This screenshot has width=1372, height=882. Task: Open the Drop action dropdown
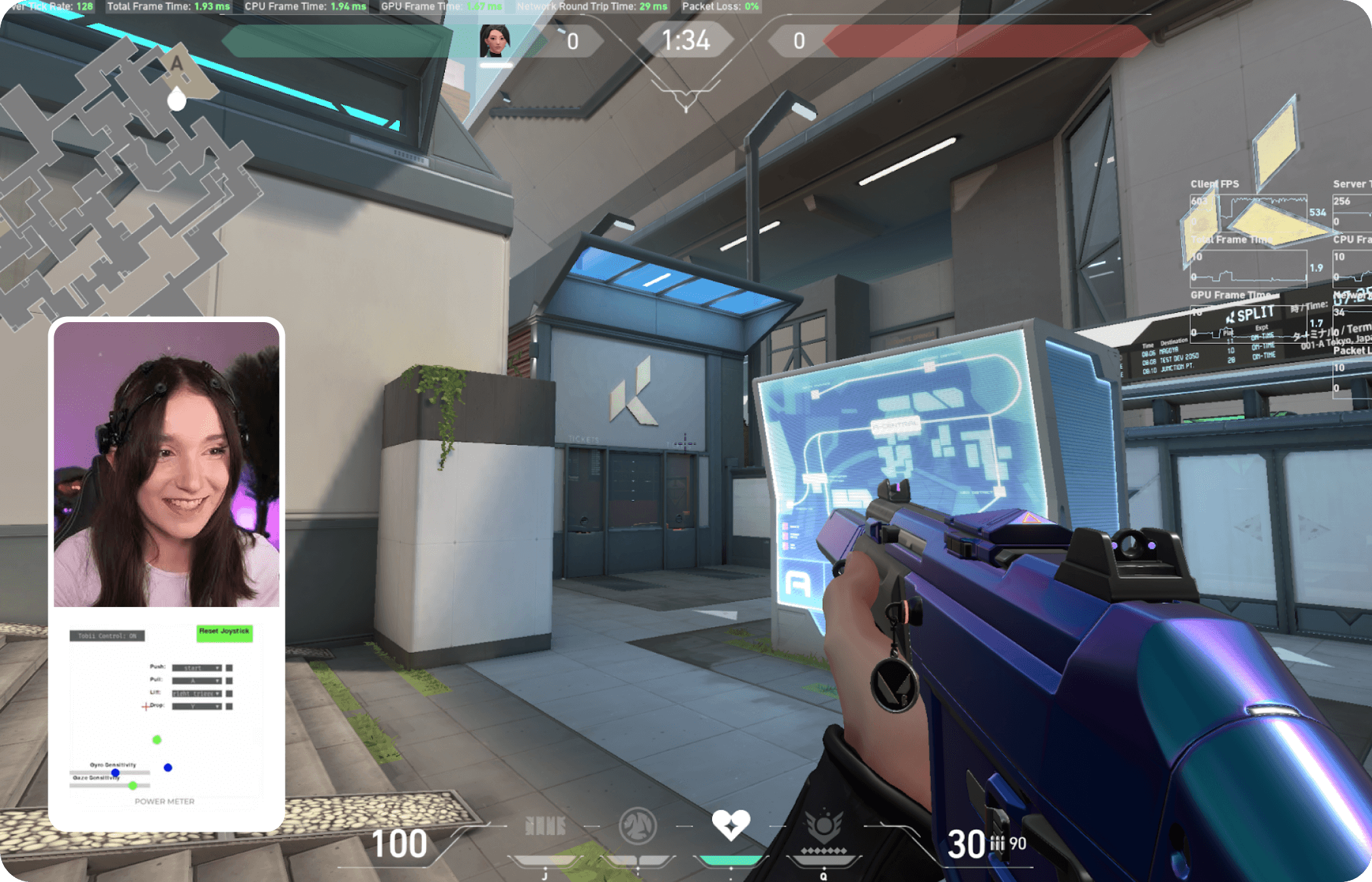tap(197, 706)
